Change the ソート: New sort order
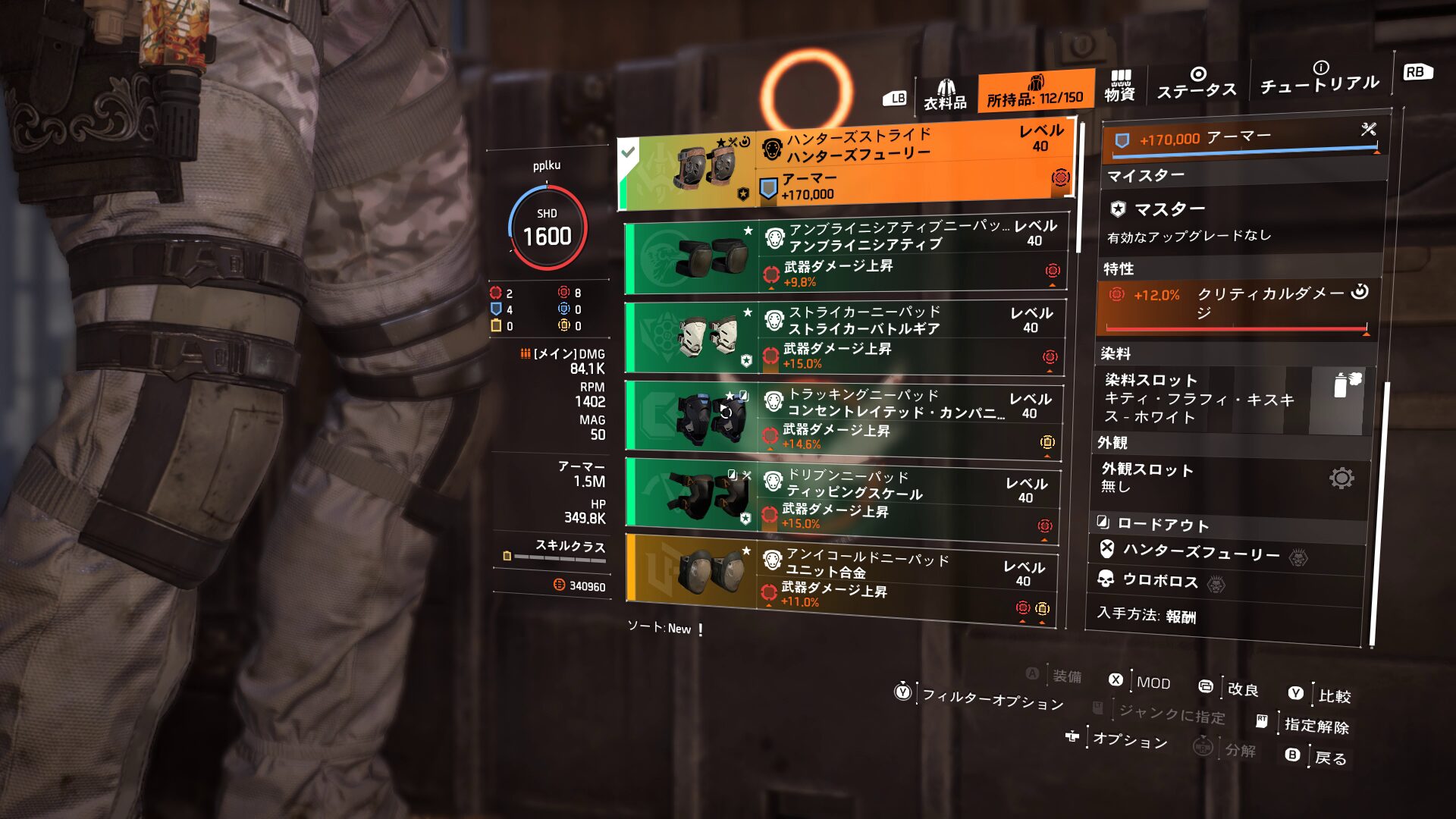 [660, 629]
